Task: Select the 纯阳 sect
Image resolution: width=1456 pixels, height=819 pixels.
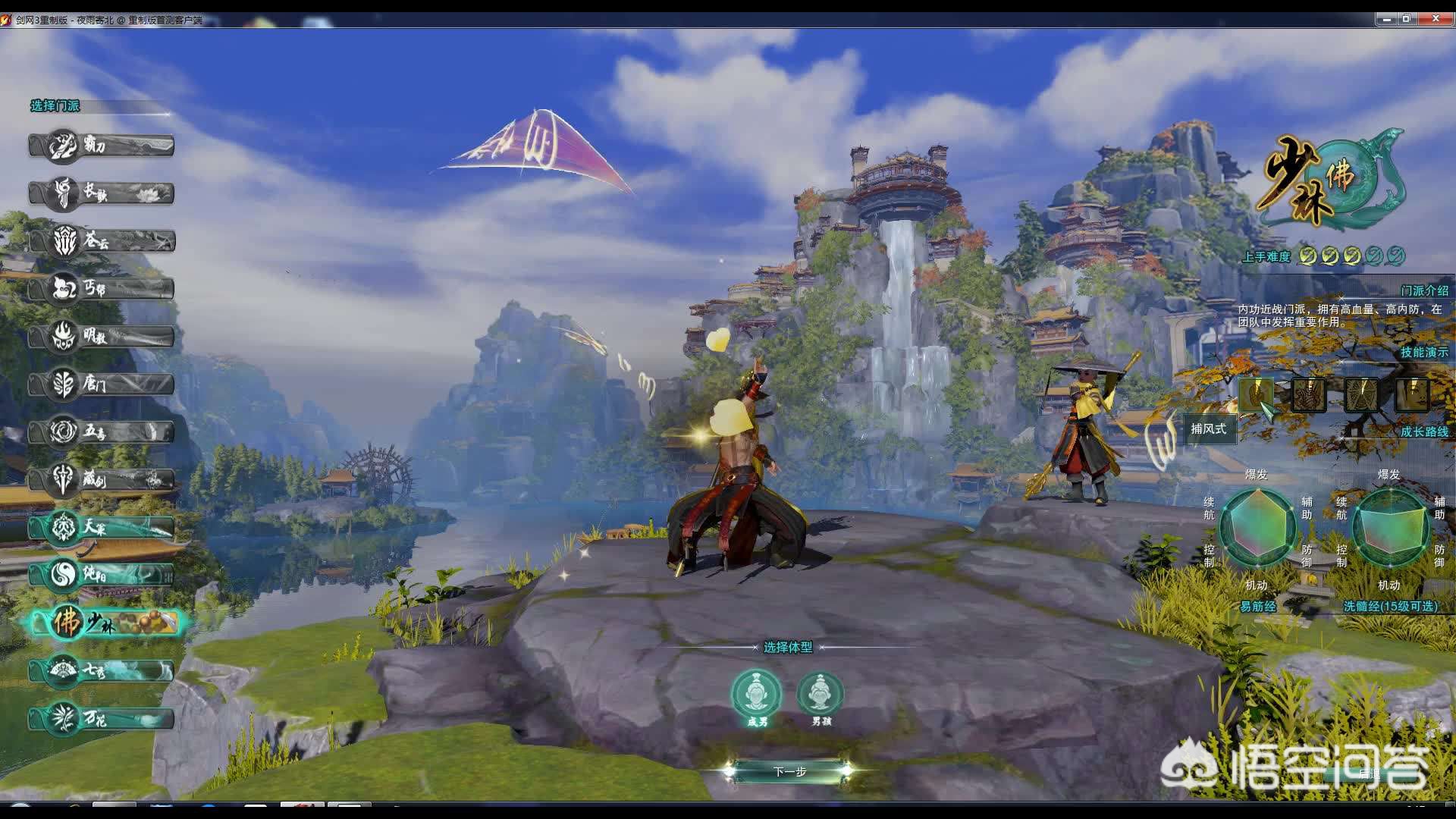Action: (x=101, y=575)
